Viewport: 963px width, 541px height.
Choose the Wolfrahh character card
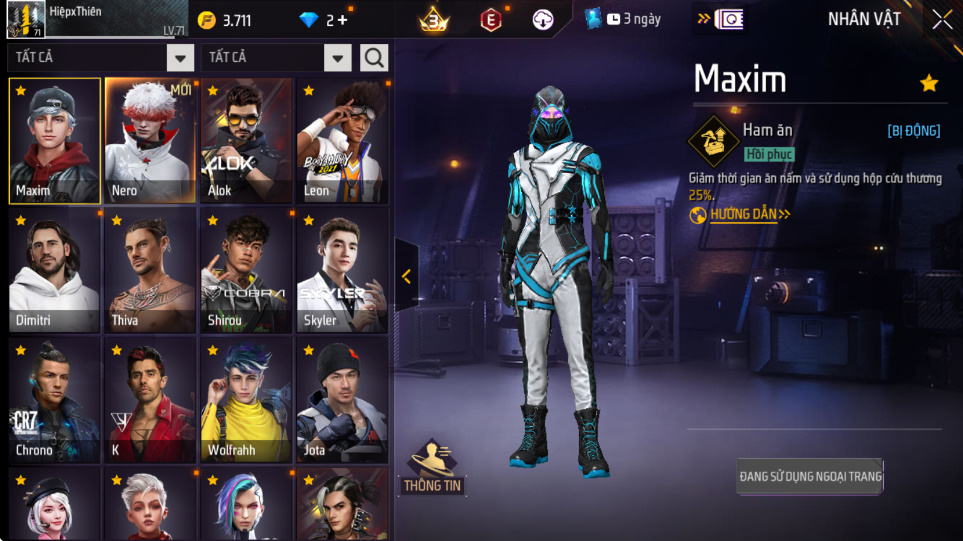tap(246, 400)
